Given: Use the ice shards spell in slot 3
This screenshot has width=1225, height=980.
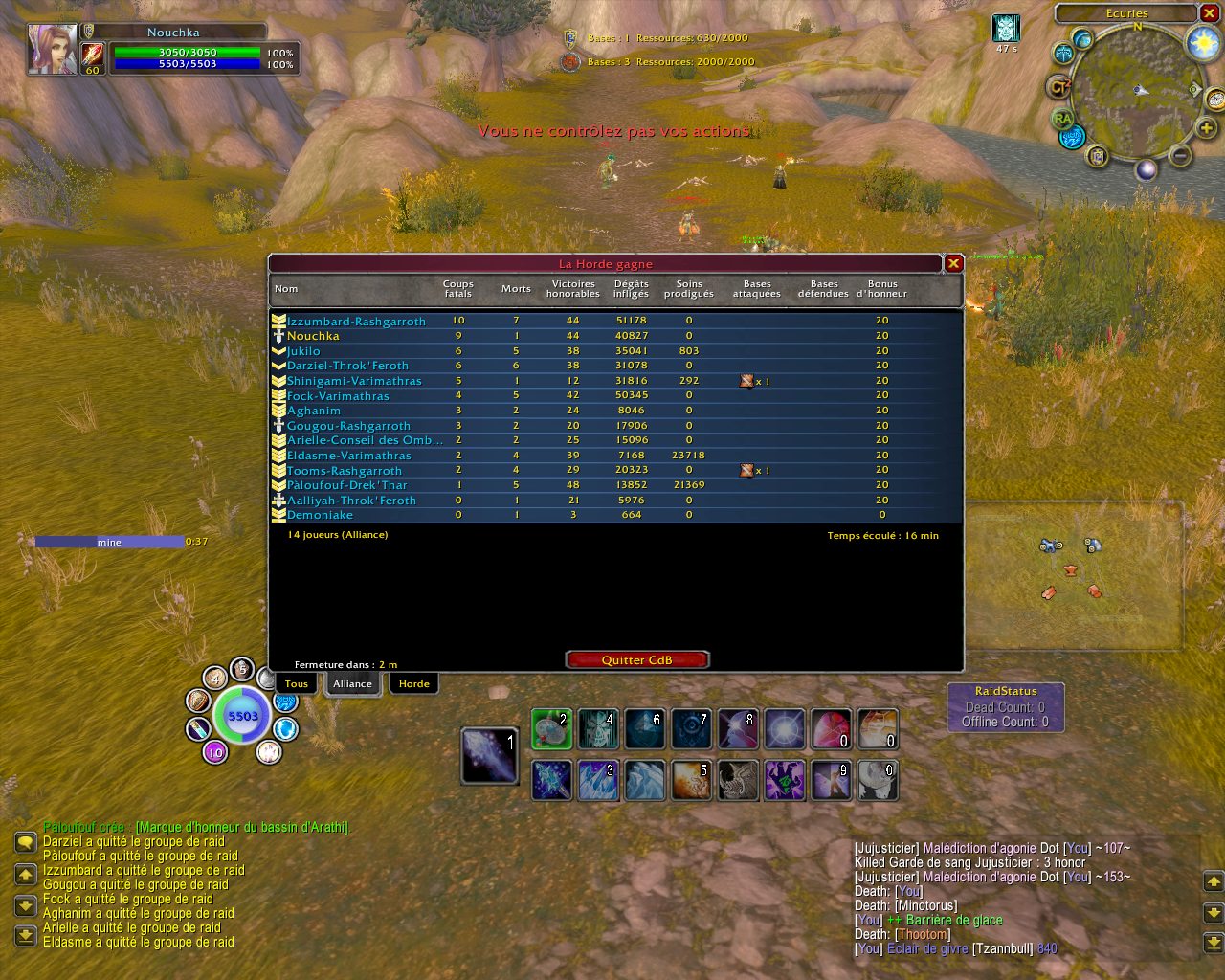Looking at the screenshot, I should pyautogui.click(x=598, y=780).
